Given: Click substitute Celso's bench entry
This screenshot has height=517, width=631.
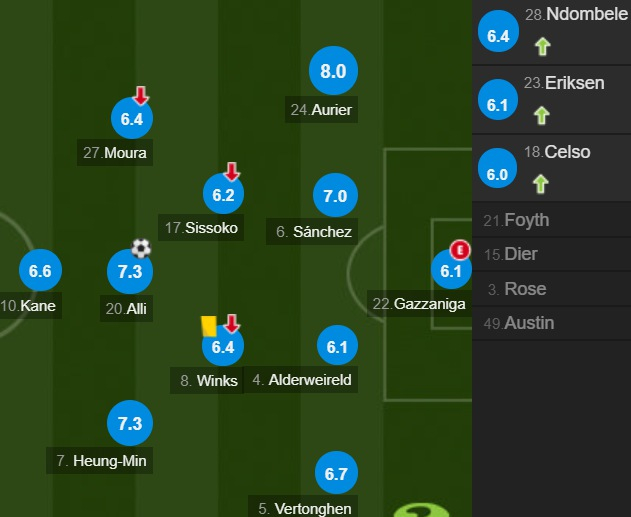Looking at the screenshot, I should [x=551, y=167].
